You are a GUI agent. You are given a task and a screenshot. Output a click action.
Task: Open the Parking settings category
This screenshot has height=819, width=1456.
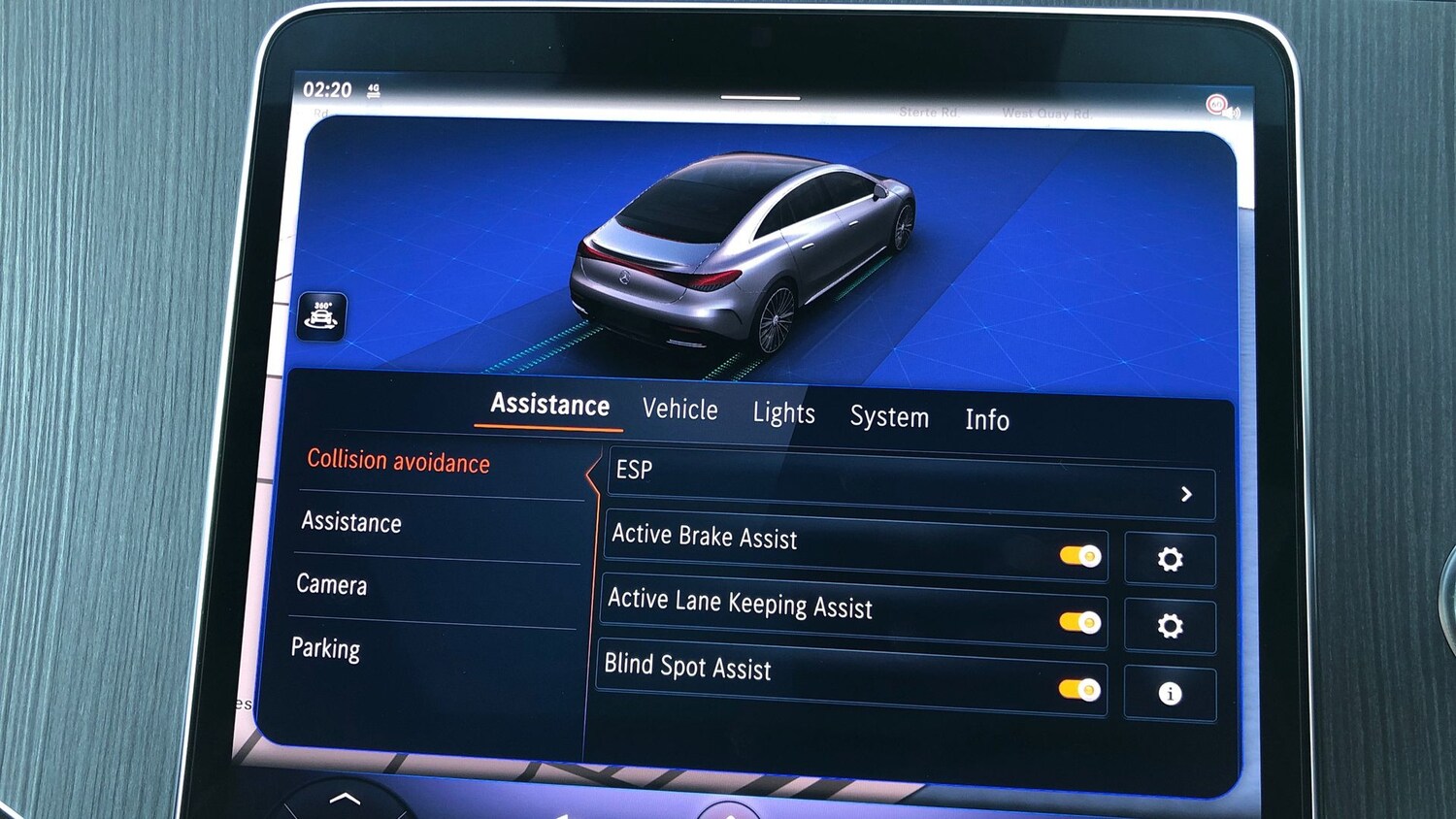[x=326, y=649]
